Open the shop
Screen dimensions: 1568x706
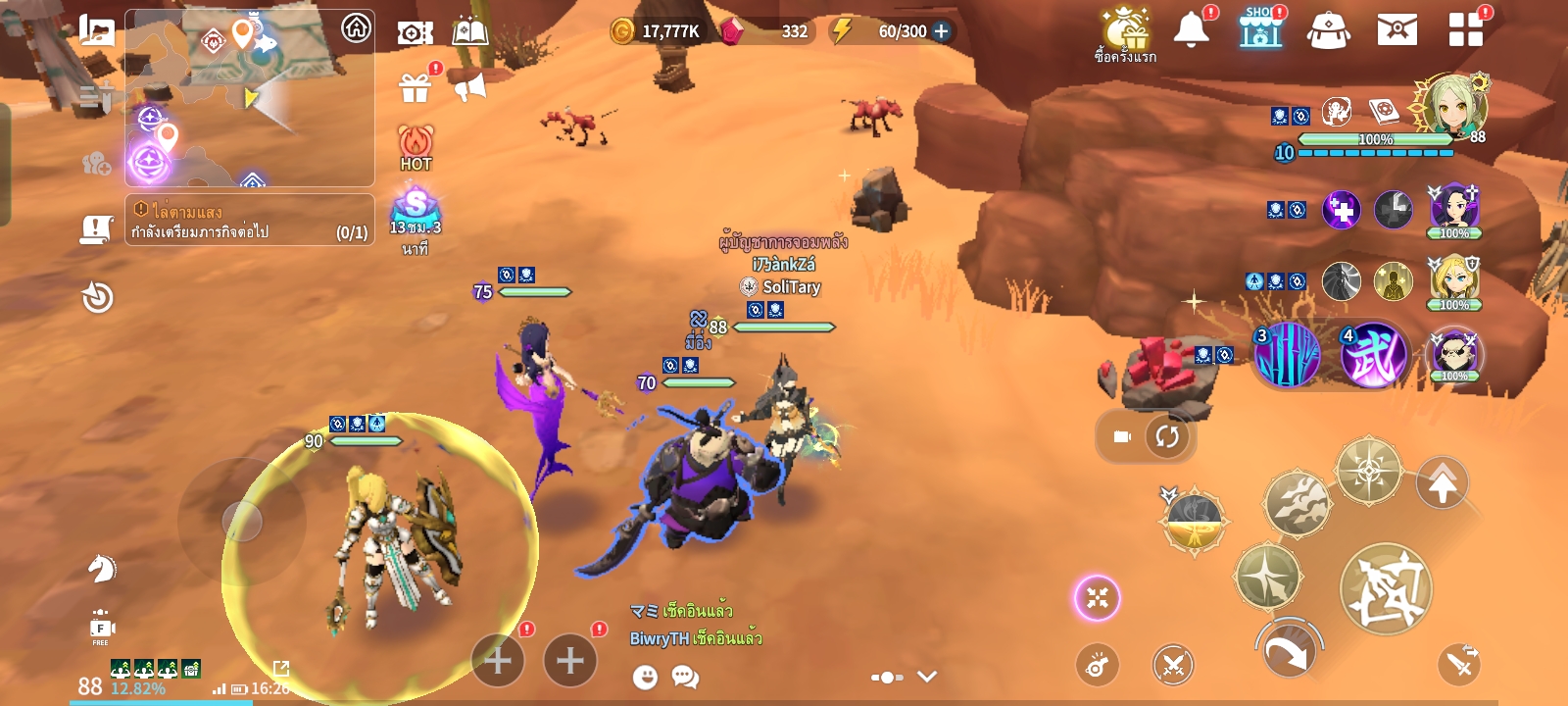pos(1260,30)
